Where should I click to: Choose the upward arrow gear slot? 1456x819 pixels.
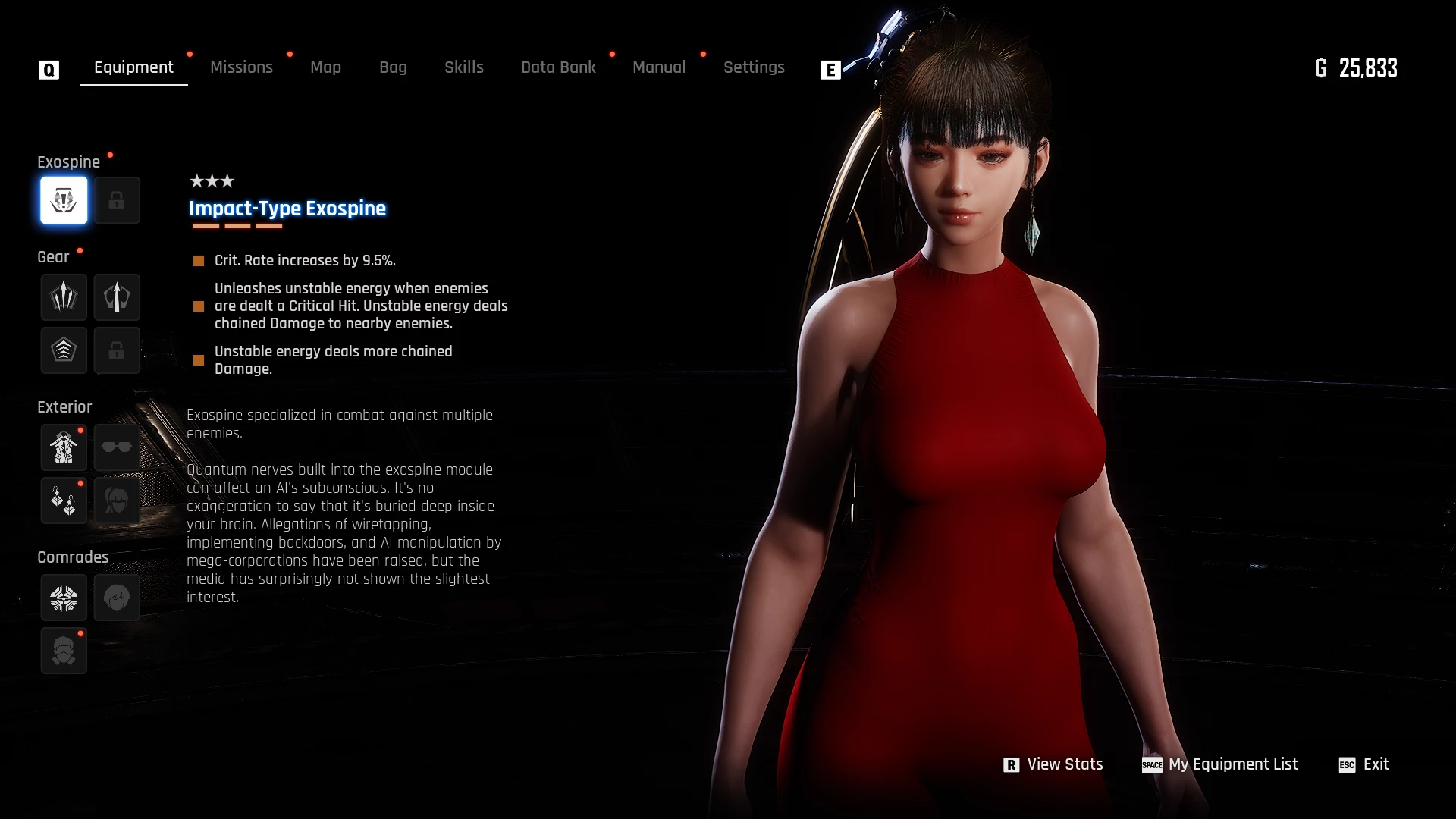(117, 297)
